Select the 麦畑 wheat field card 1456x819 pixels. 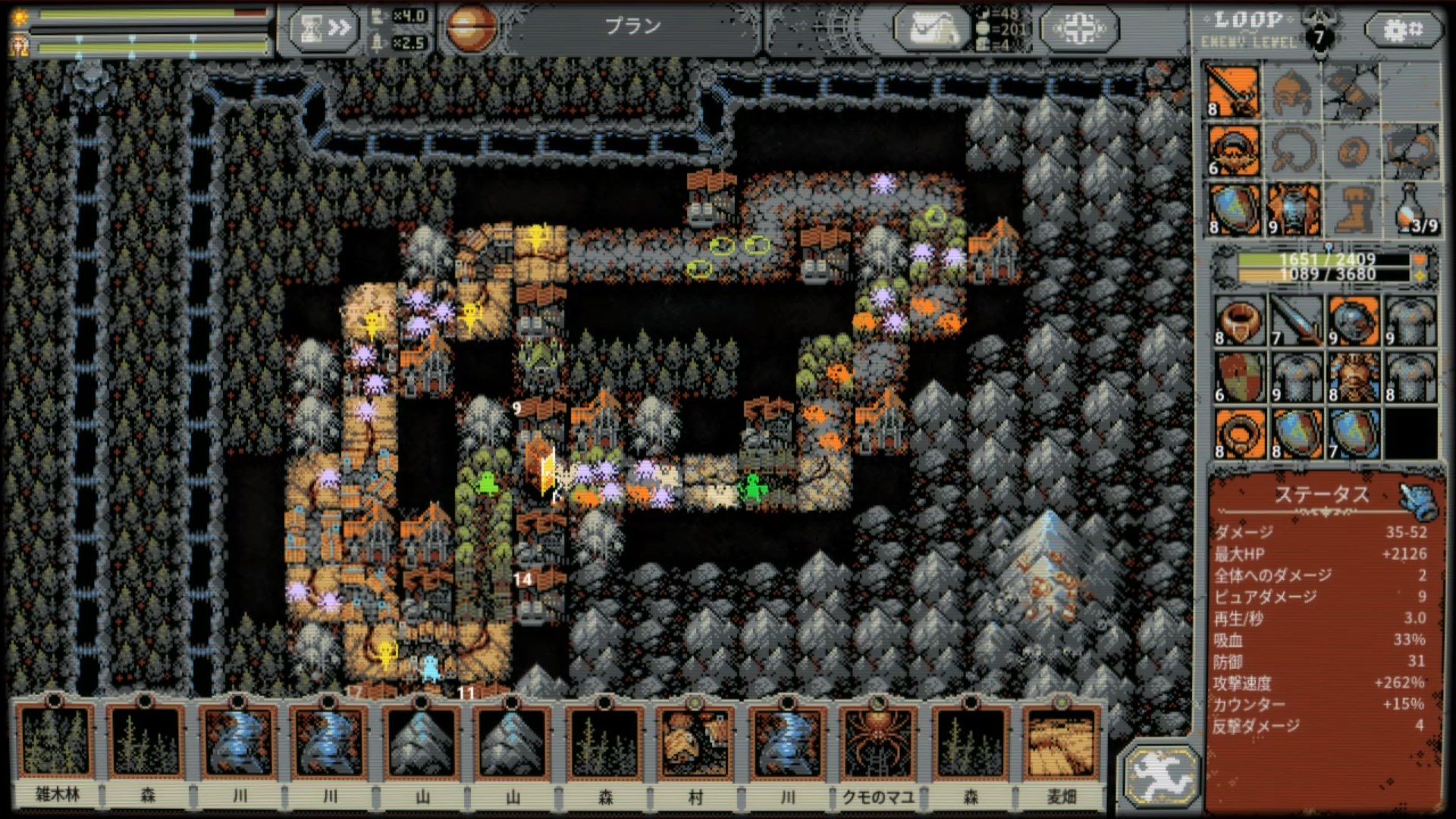tap(1061, 743)
